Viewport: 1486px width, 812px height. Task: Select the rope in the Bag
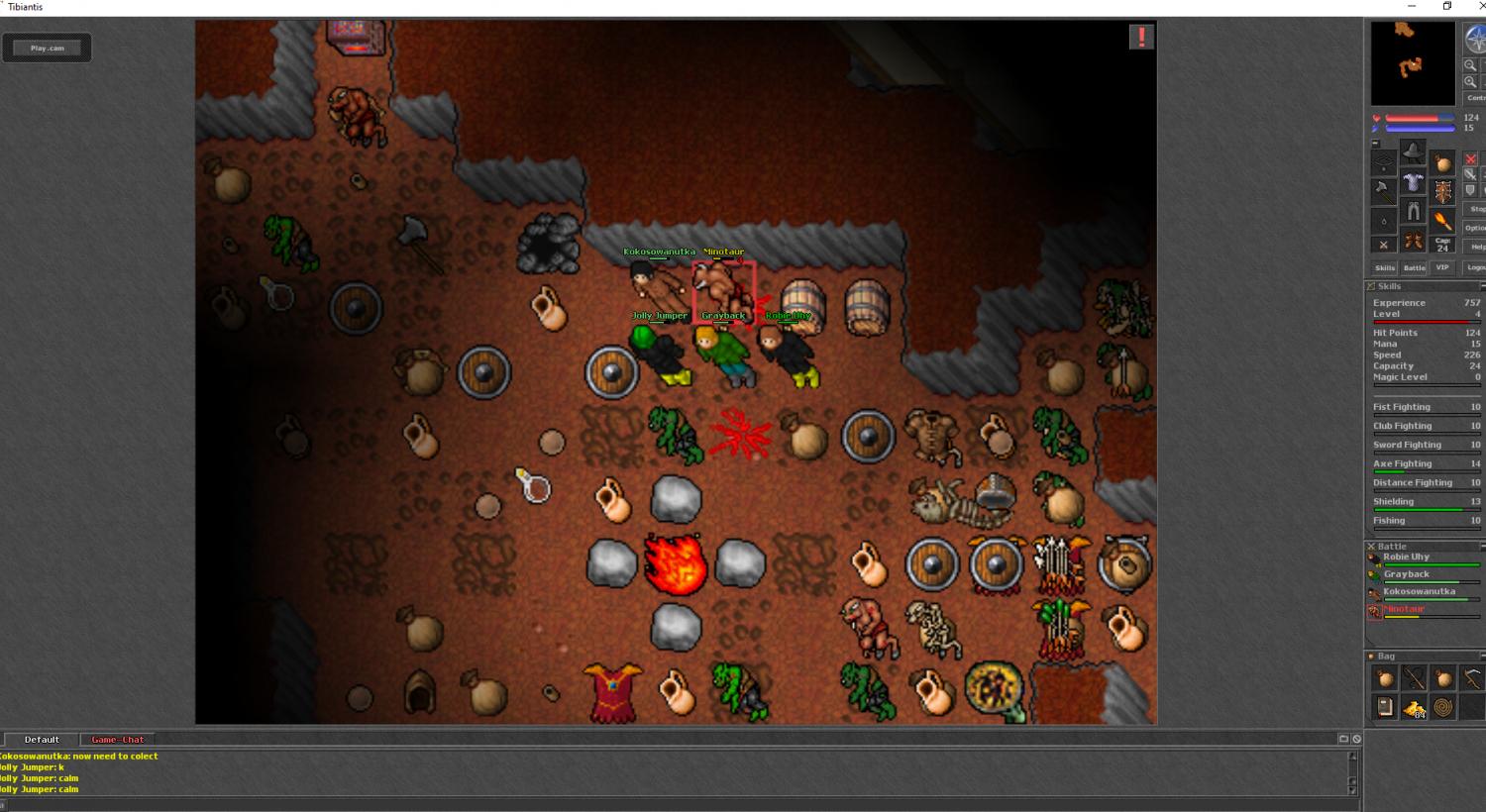click(1443, 707)
